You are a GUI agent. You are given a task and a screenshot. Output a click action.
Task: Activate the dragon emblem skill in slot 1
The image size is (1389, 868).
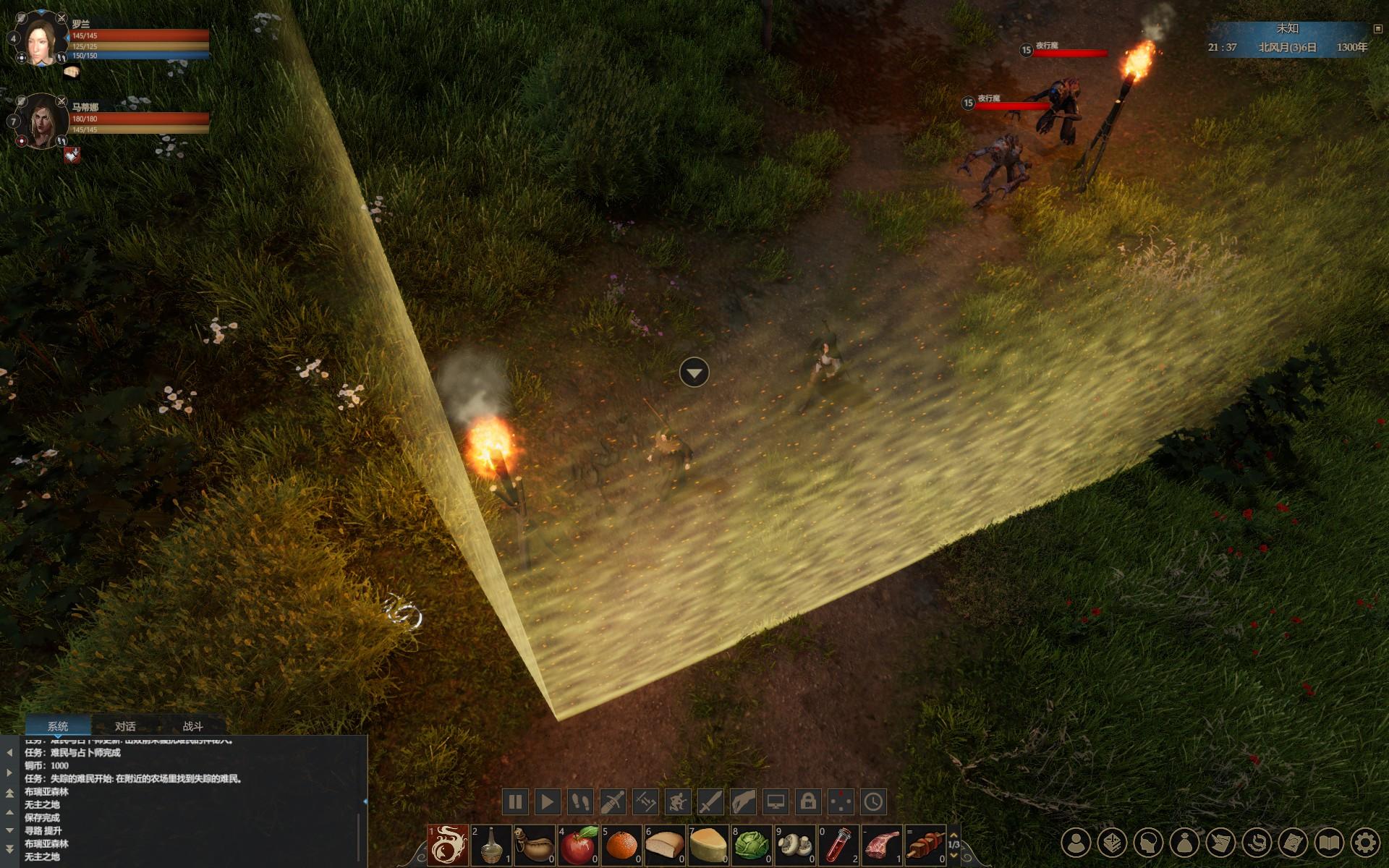pyautogui.click(x=448, y=845)
